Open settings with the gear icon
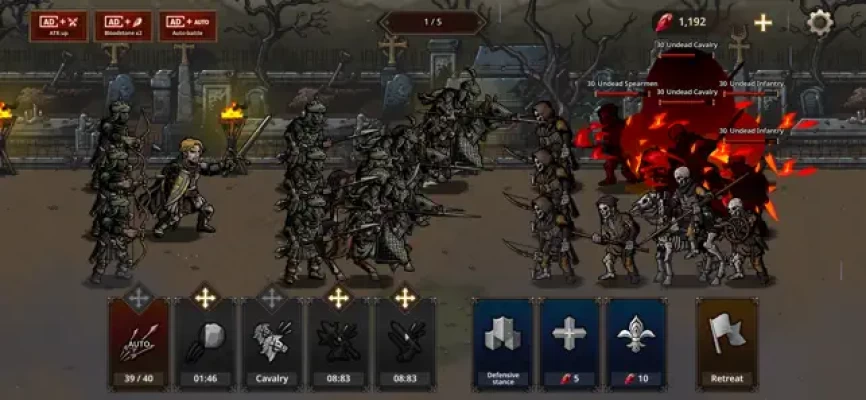 820,22
